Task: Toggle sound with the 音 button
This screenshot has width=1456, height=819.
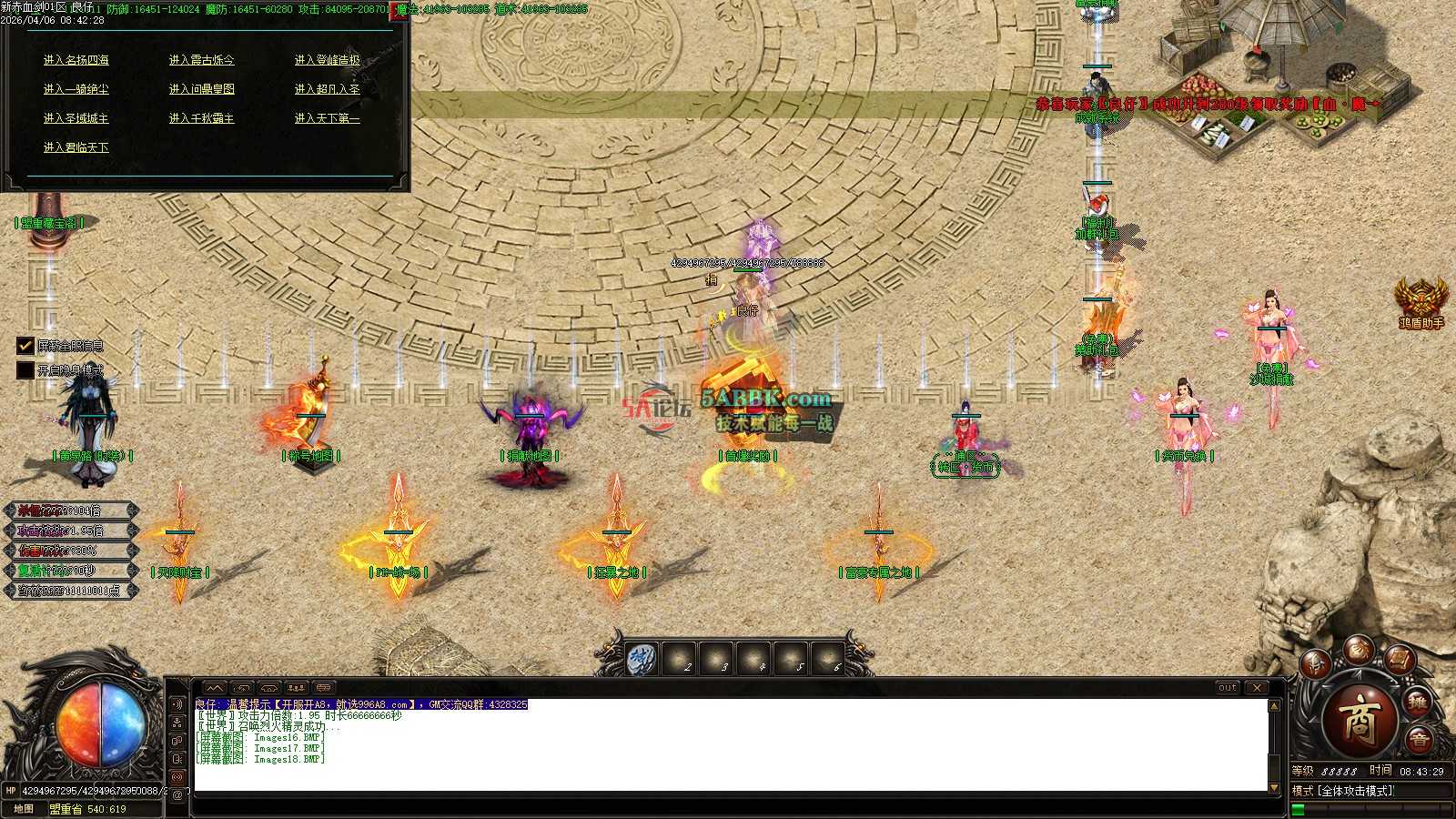Action: click(x=1419, y=741)
